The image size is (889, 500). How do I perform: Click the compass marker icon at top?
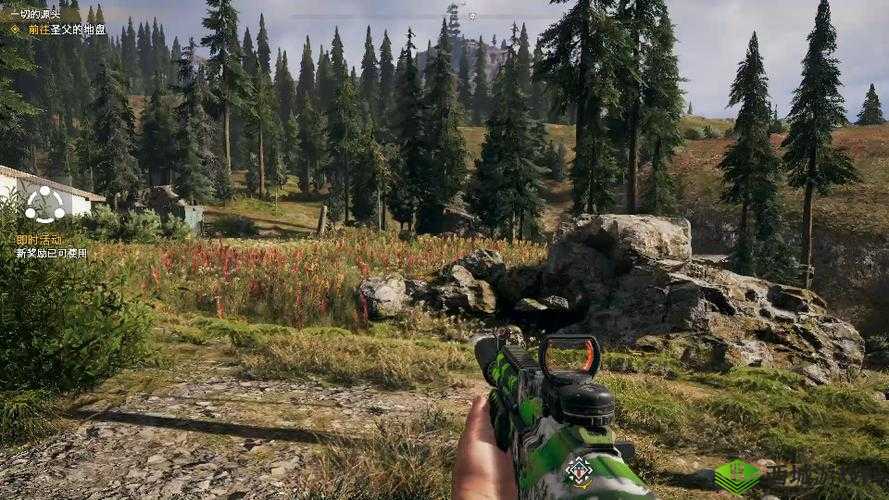[472, 16]
